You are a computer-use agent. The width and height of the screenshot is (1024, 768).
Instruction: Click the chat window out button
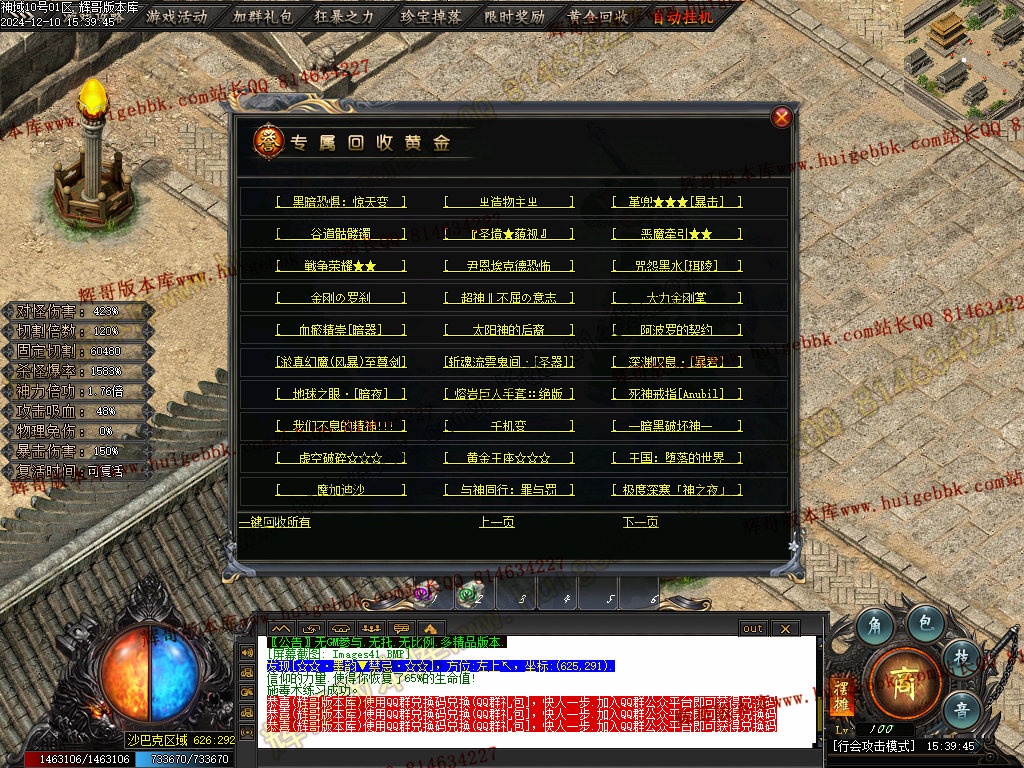click(753, 628)
